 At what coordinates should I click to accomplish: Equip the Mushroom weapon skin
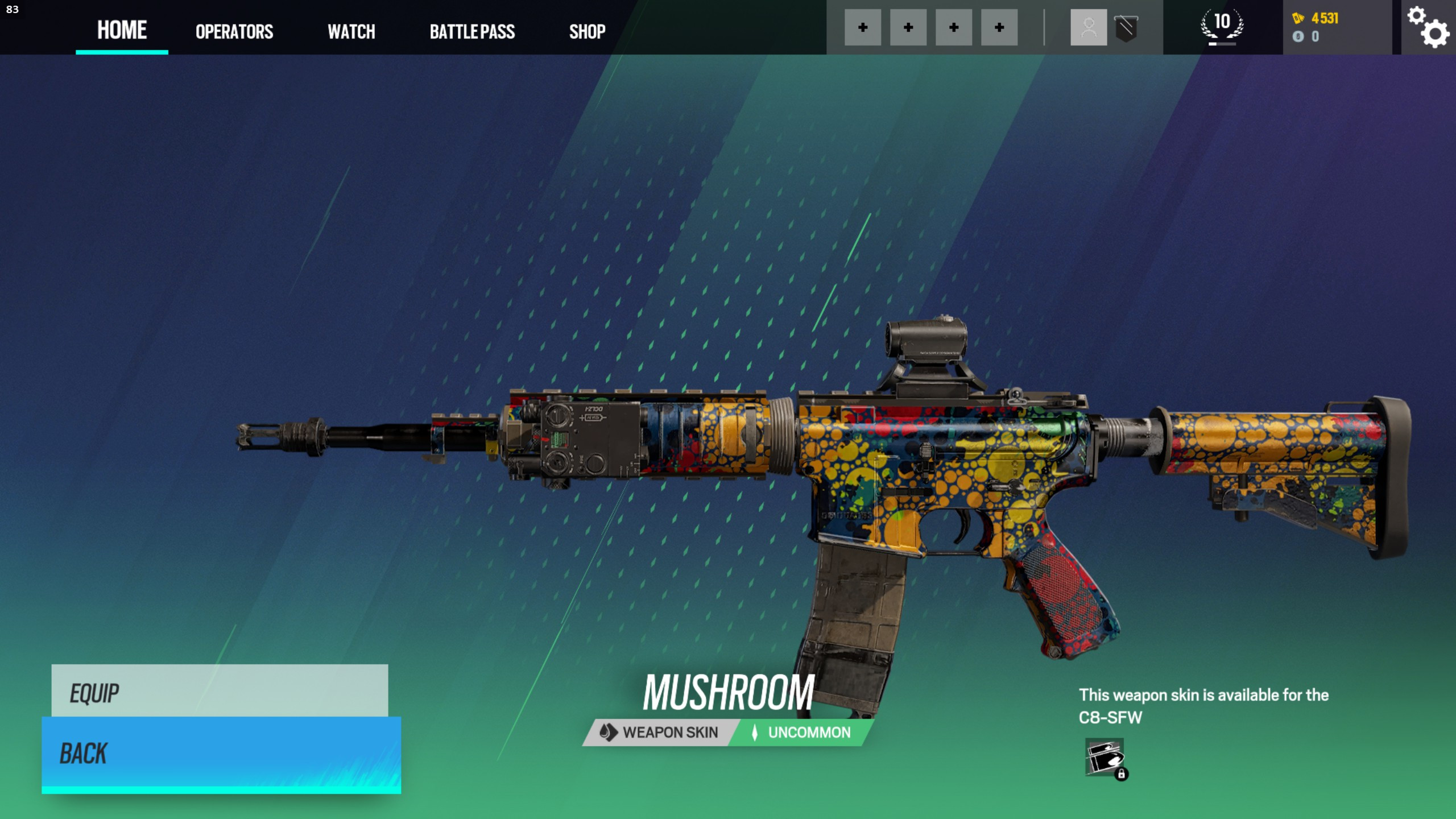click(x=220, y=692)
